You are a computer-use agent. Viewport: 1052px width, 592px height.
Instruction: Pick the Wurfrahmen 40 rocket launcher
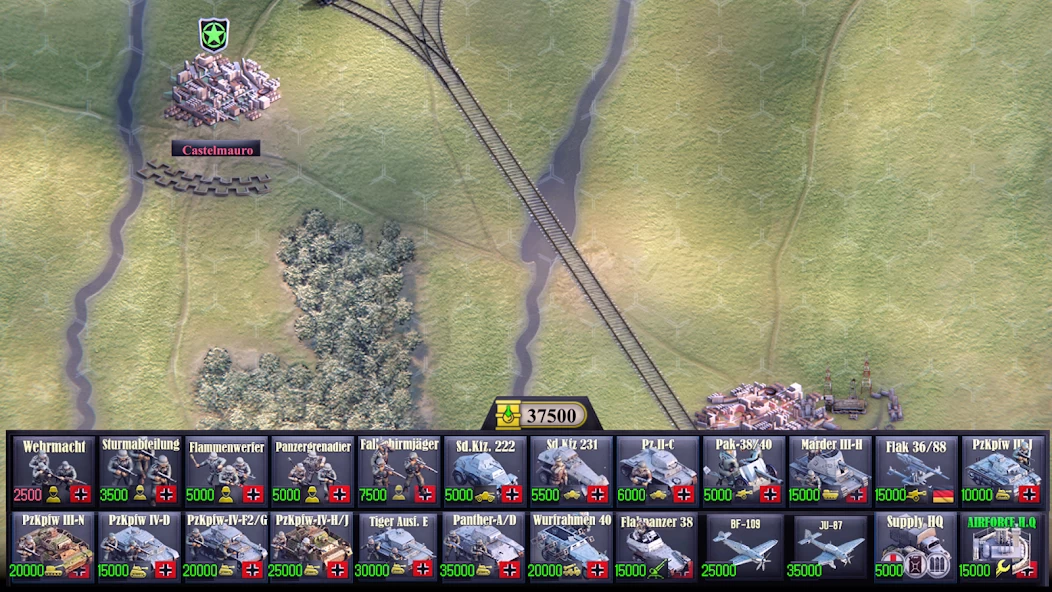571,547
